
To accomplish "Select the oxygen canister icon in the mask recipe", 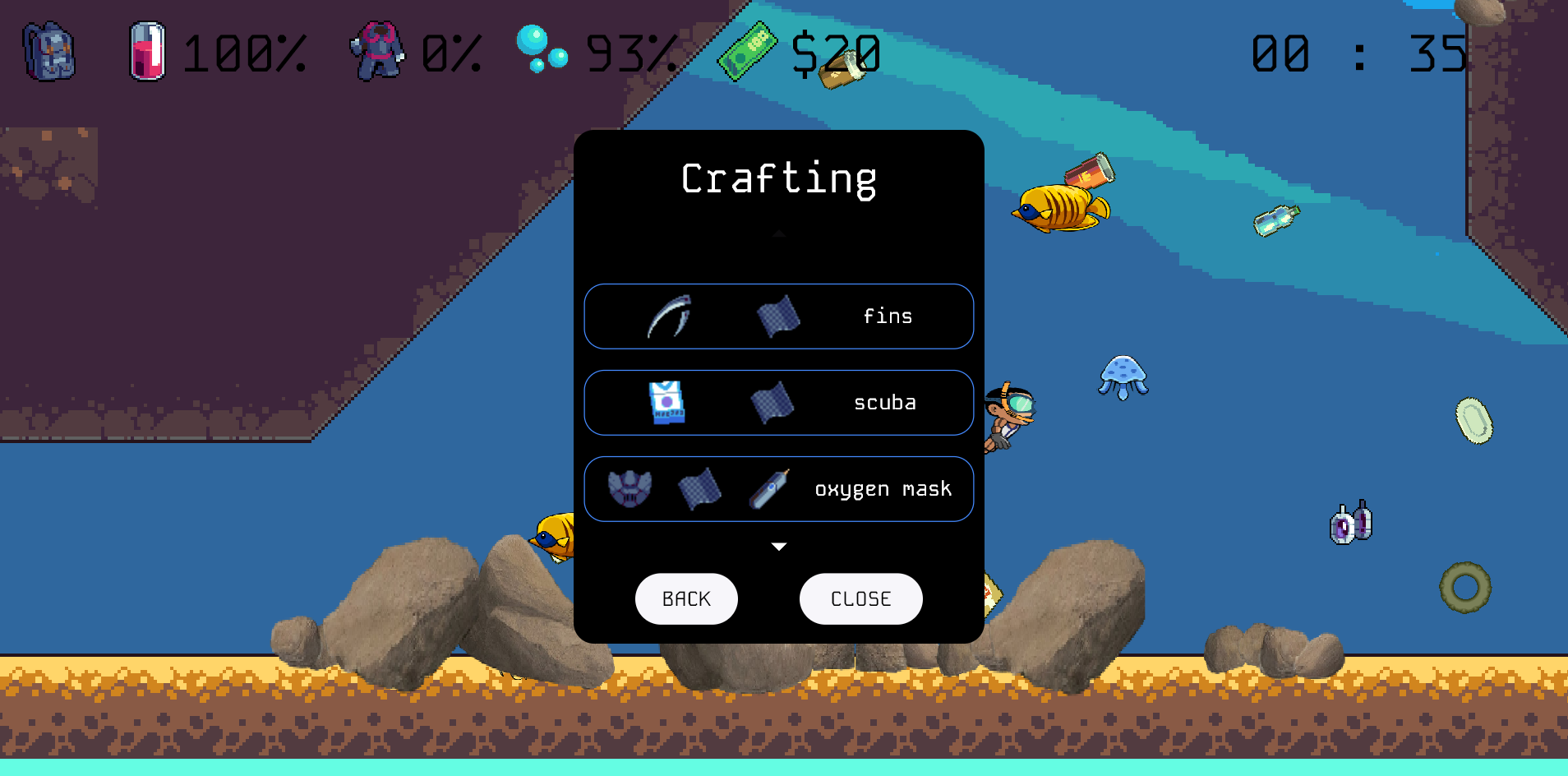I will pyautogui.click(x=768, y=488).
